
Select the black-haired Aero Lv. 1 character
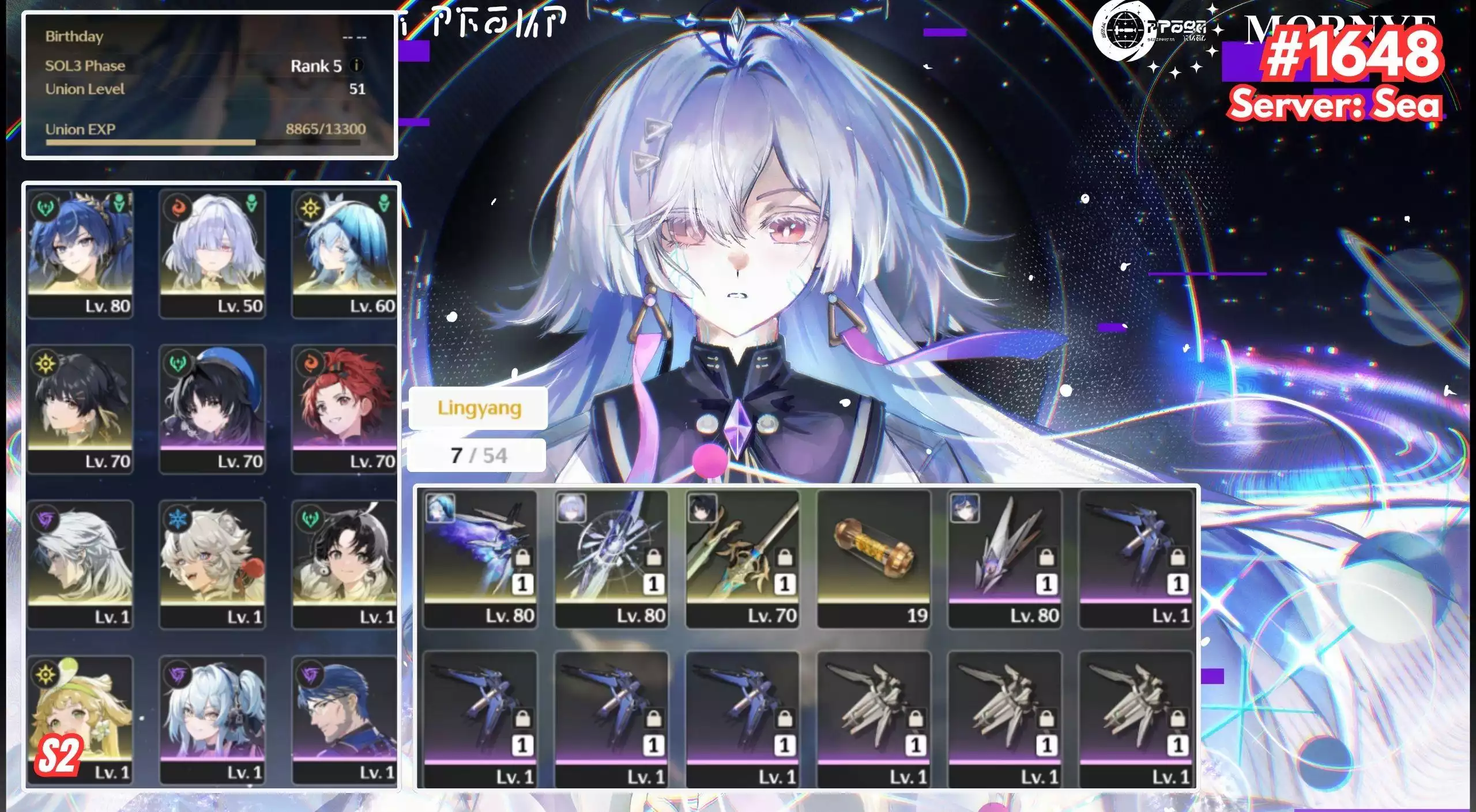(x=344, y=564)
